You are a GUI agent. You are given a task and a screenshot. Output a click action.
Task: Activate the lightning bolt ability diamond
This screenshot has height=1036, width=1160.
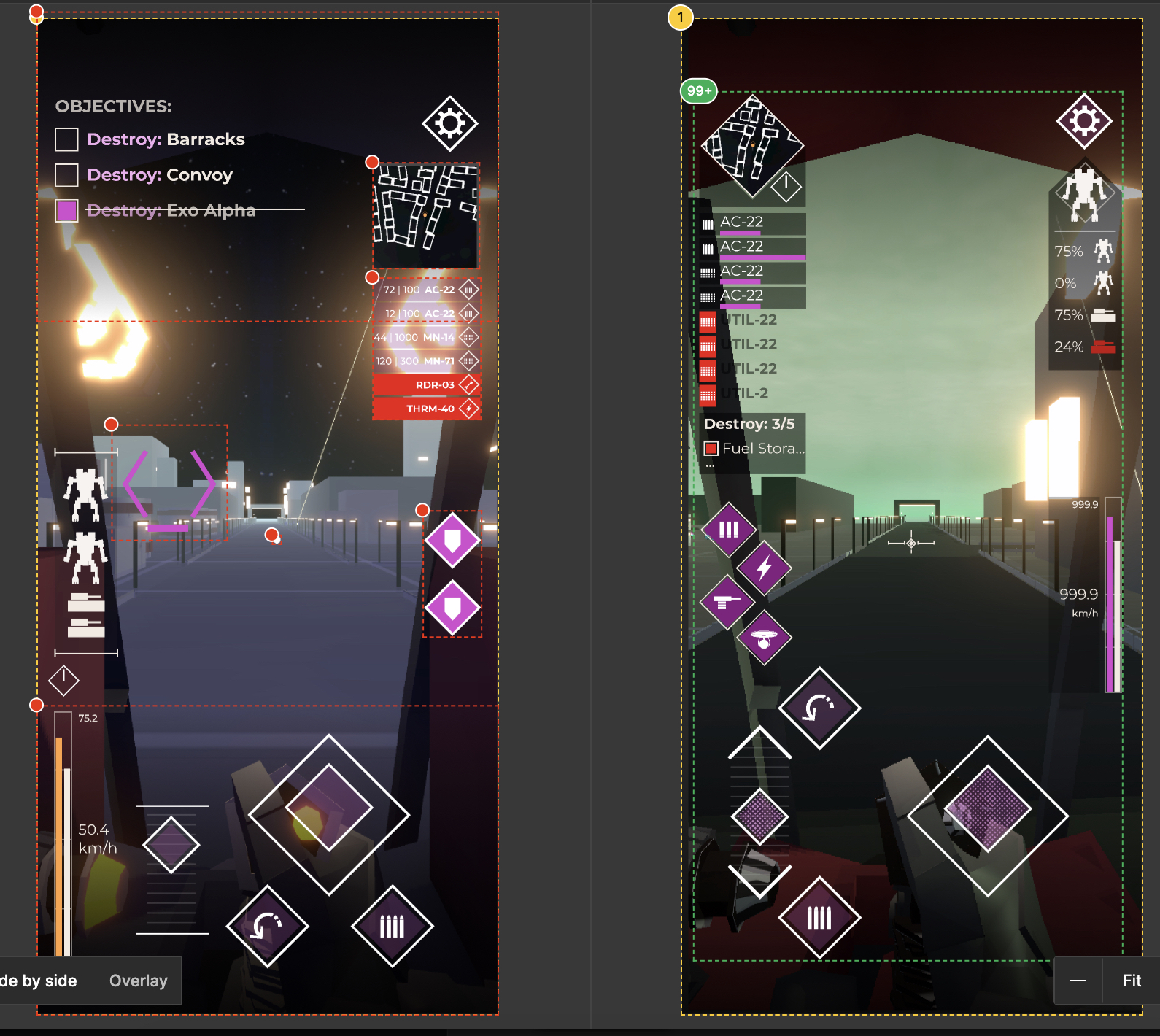point(764,567)
